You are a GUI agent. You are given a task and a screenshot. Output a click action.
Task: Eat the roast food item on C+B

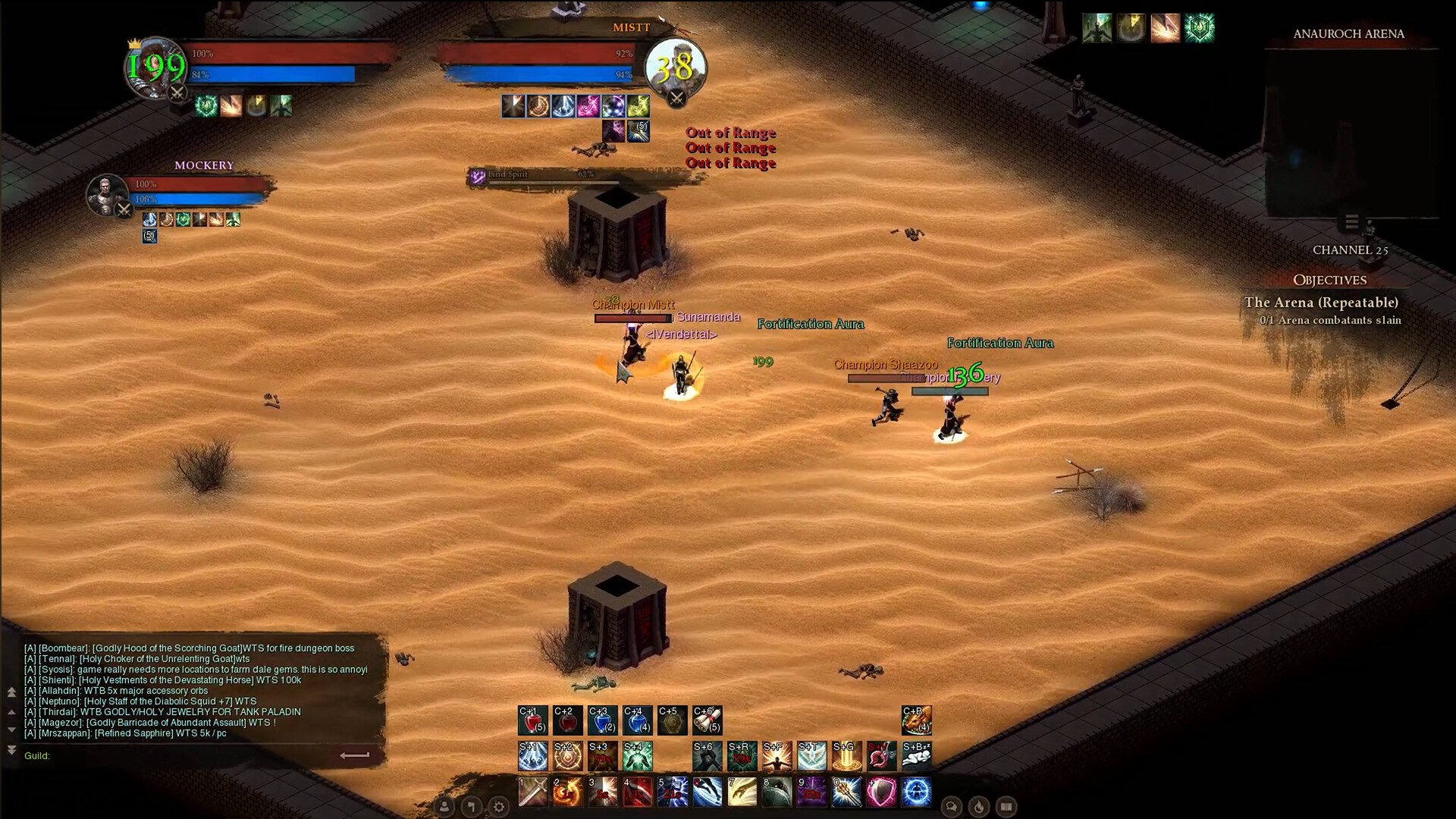coord(916,720)
